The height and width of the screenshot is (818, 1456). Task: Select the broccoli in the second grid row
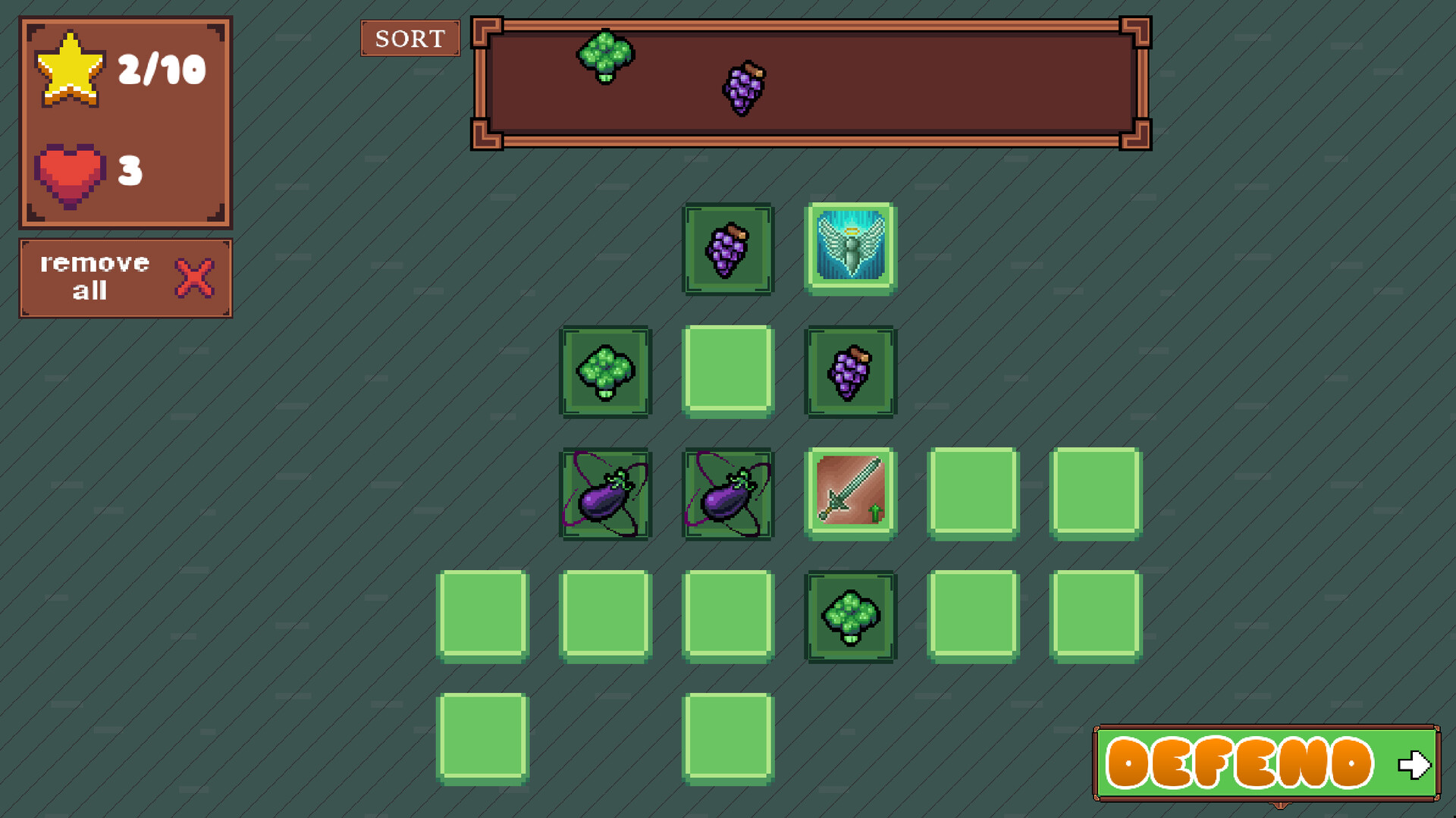[604, 371]
